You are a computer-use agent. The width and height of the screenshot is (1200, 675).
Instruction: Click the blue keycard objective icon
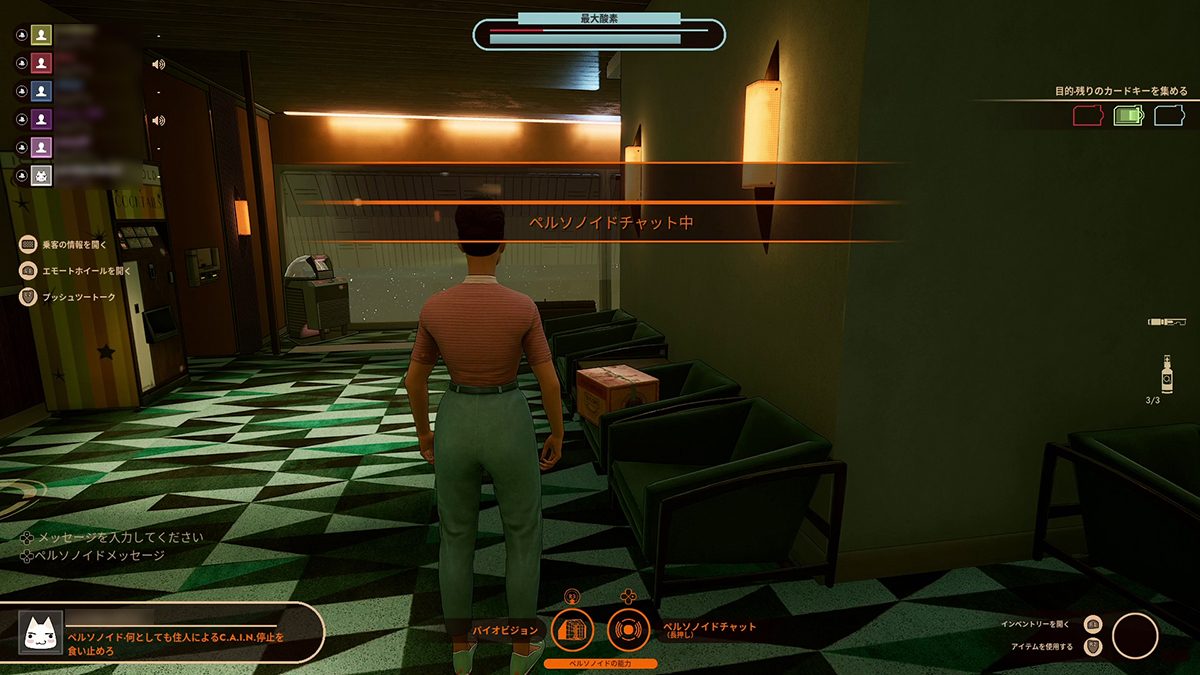pos(1169,116)
